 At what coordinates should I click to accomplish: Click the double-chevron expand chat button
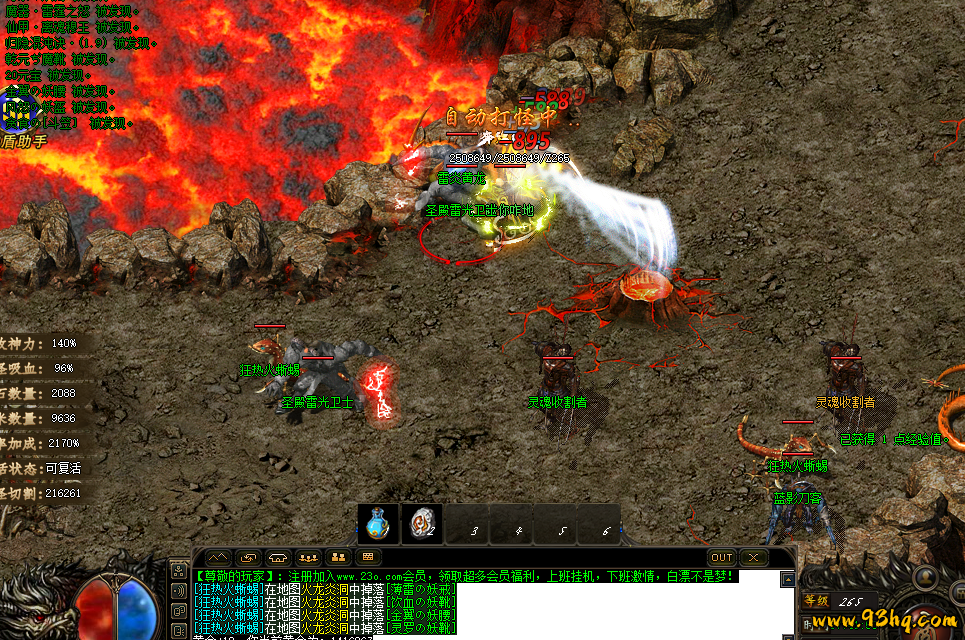point(218,557)
